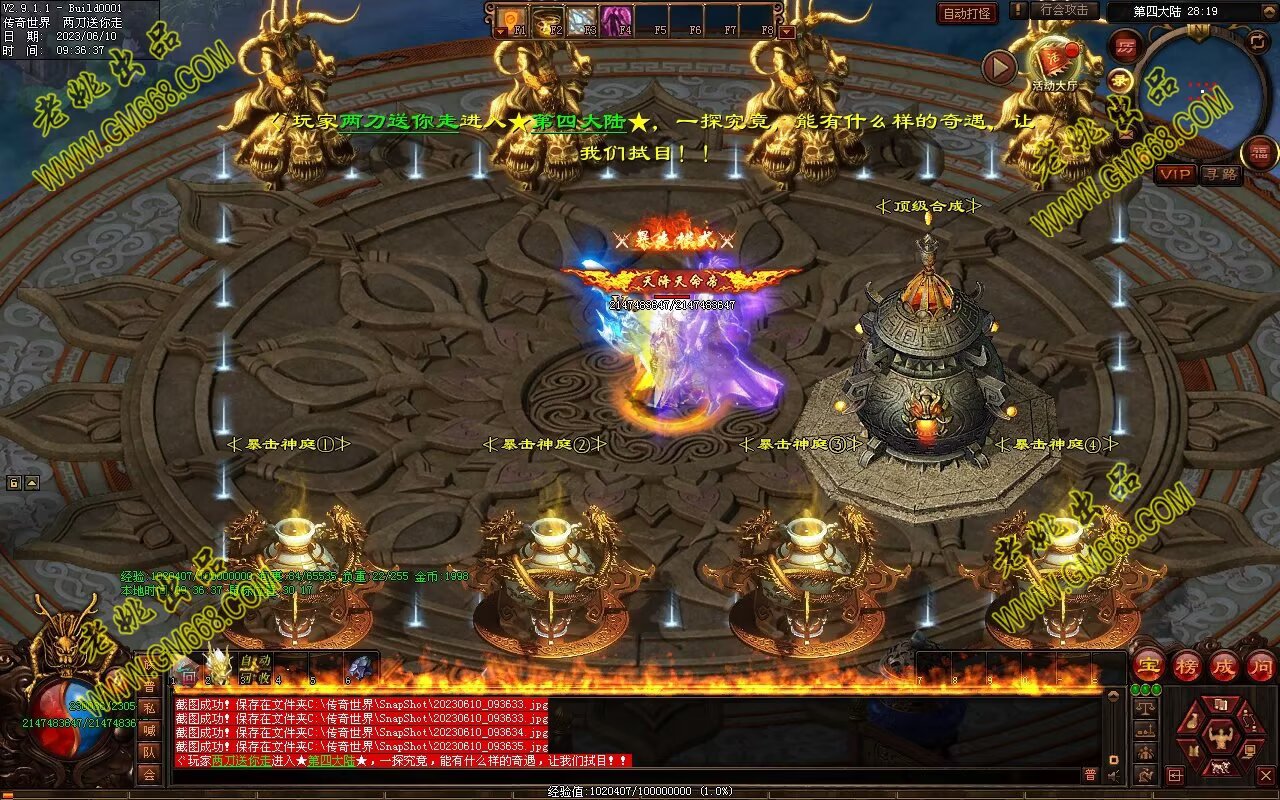The height and width of the screenshot is (800, 1280).
Task: Open the 成 achievements button
Action: [1224, 665]
